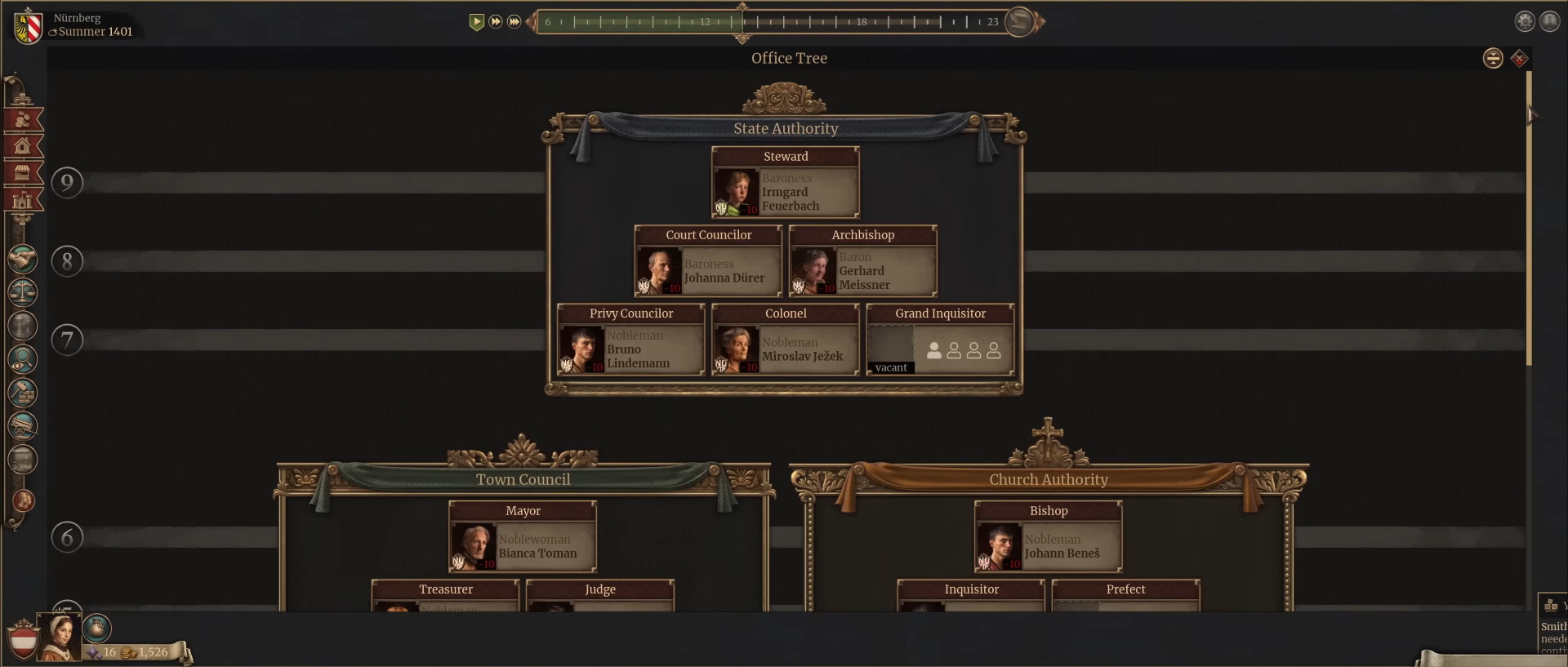Set game speed to normal play
Viewport: 1568px width, 667px height.
click(x=477, y=22)
